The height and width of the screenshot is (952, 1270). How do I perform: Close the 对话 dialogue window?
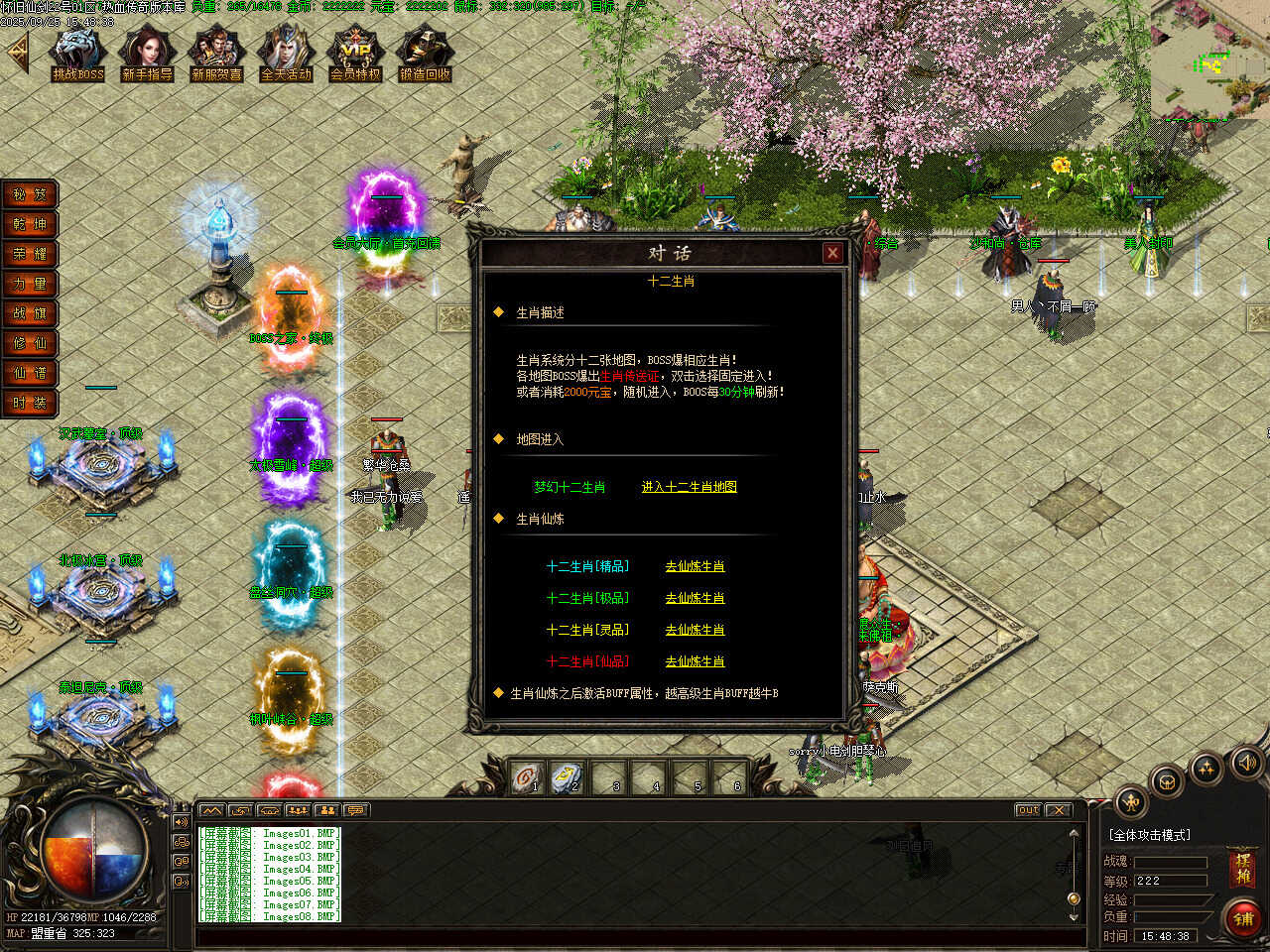tap(832, 253)
